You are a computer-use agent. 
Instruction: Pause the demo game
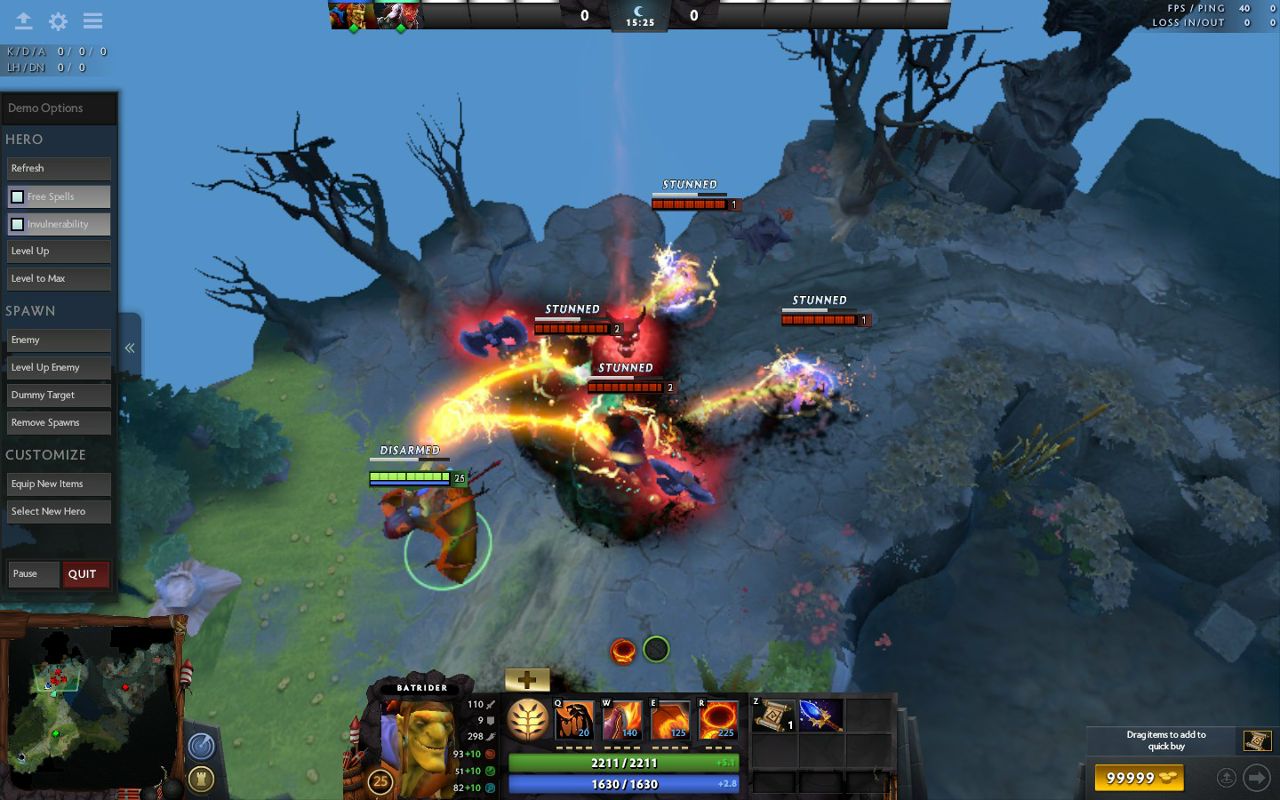tap(33, 574)
